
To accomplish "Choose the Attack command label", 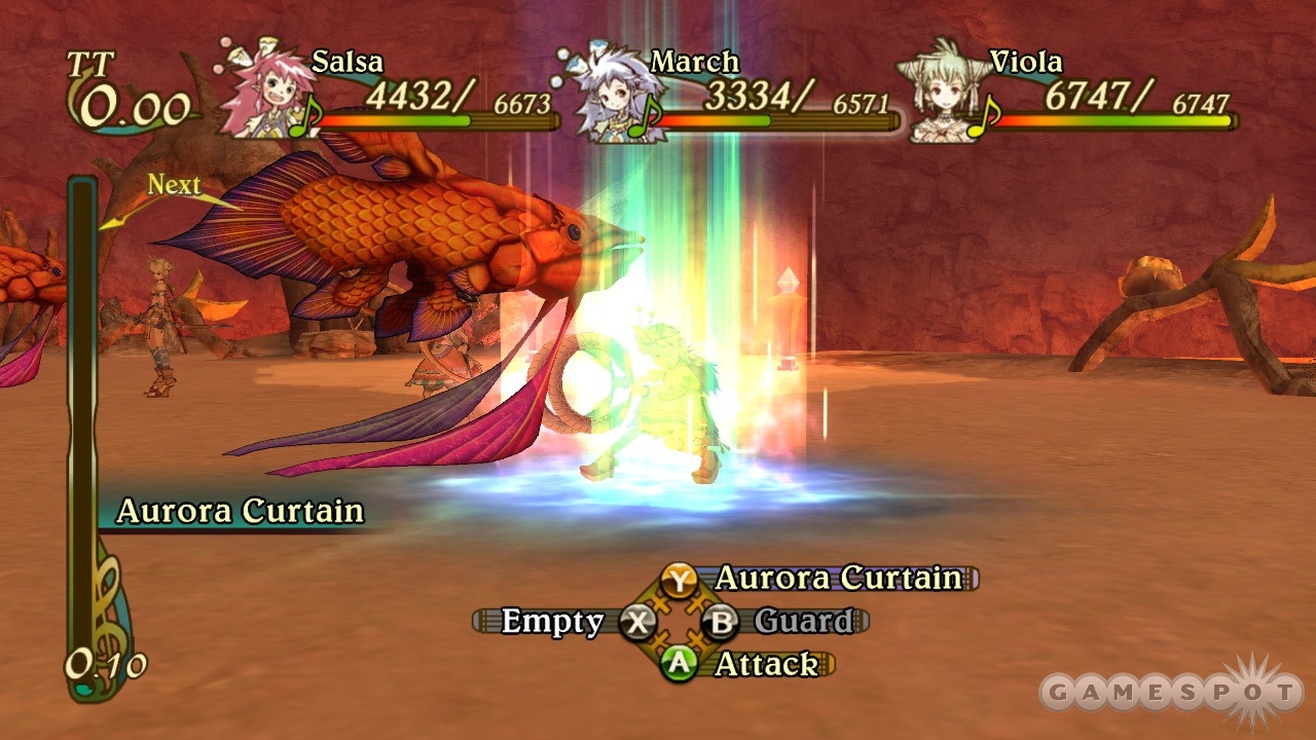I will click(x=766, y=664).
